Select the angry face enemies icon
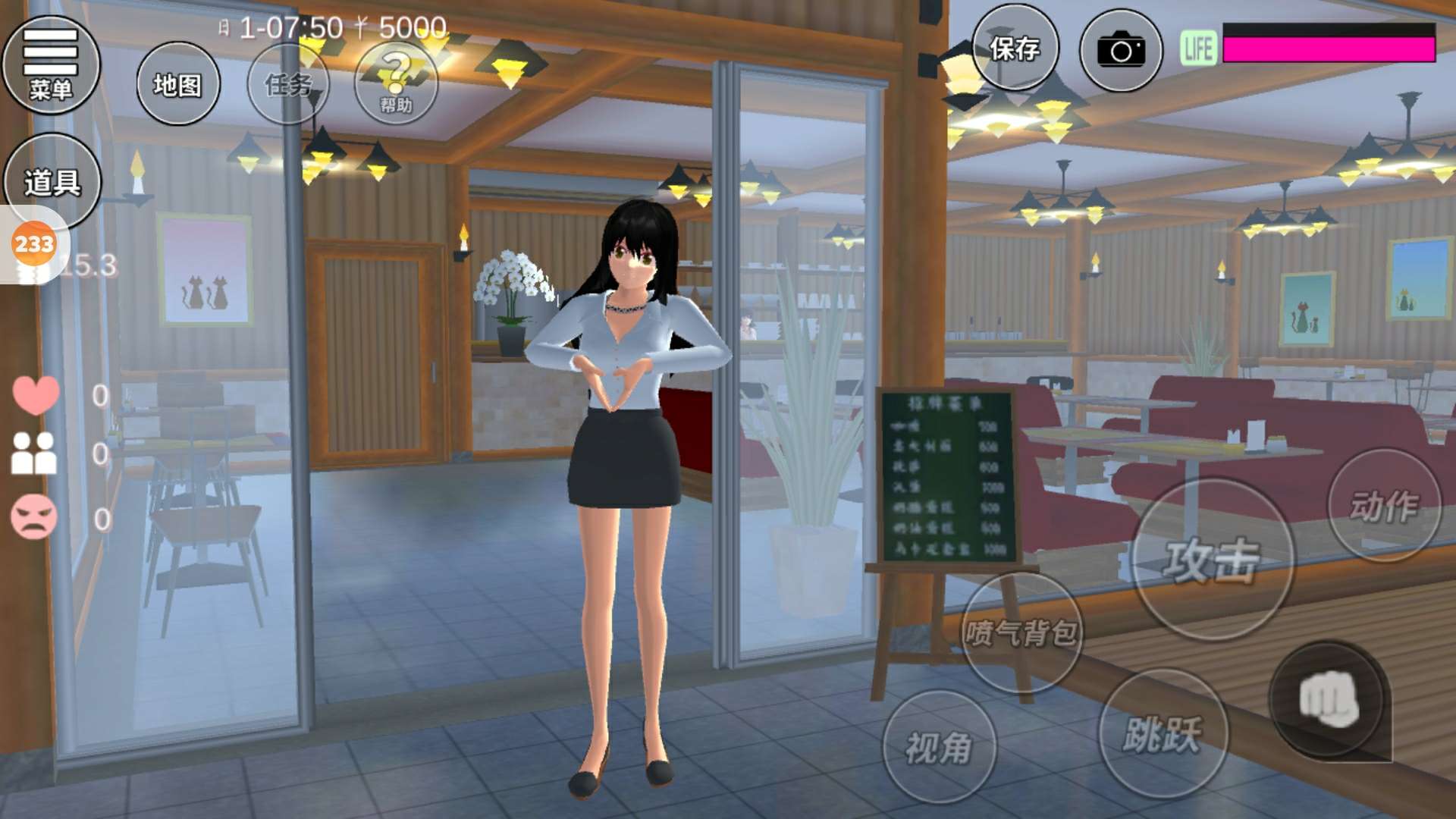Screen dimensions: 1456x819 point(34,517)
